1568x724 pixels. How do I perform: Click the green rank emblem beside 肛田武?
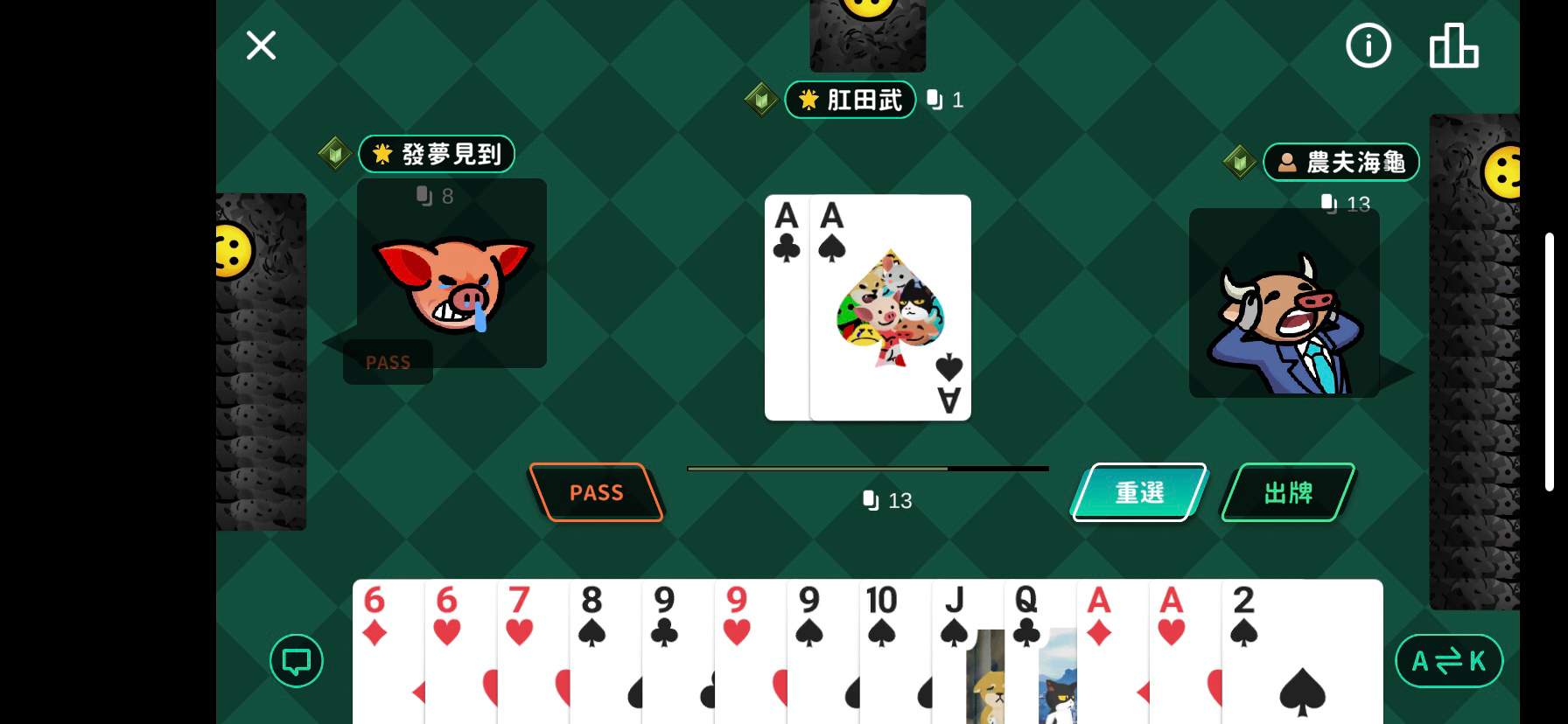point(762,99)
